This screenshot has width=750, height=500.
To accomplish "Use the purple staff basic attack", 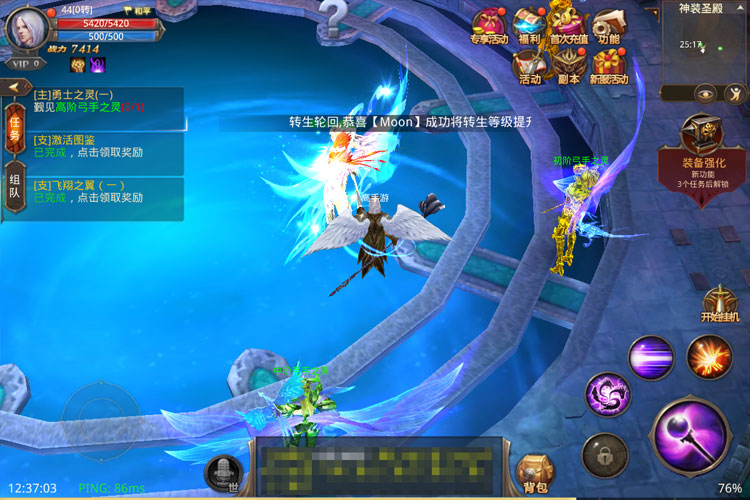I will click(x=689, y=434).
